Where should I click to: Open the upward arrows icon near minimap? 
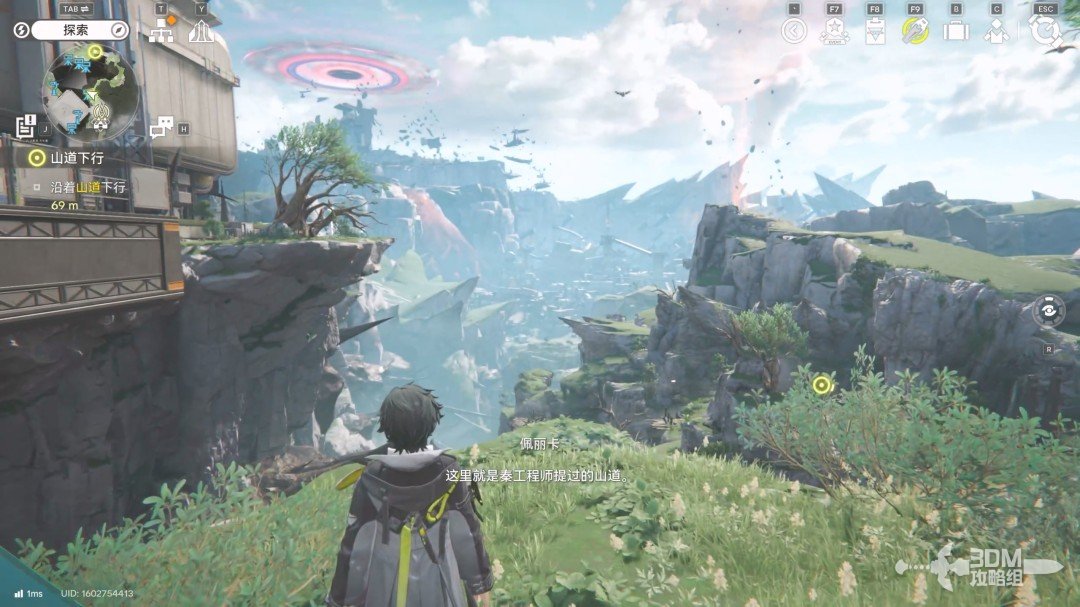pyautogui.click(x=201, y=31)
